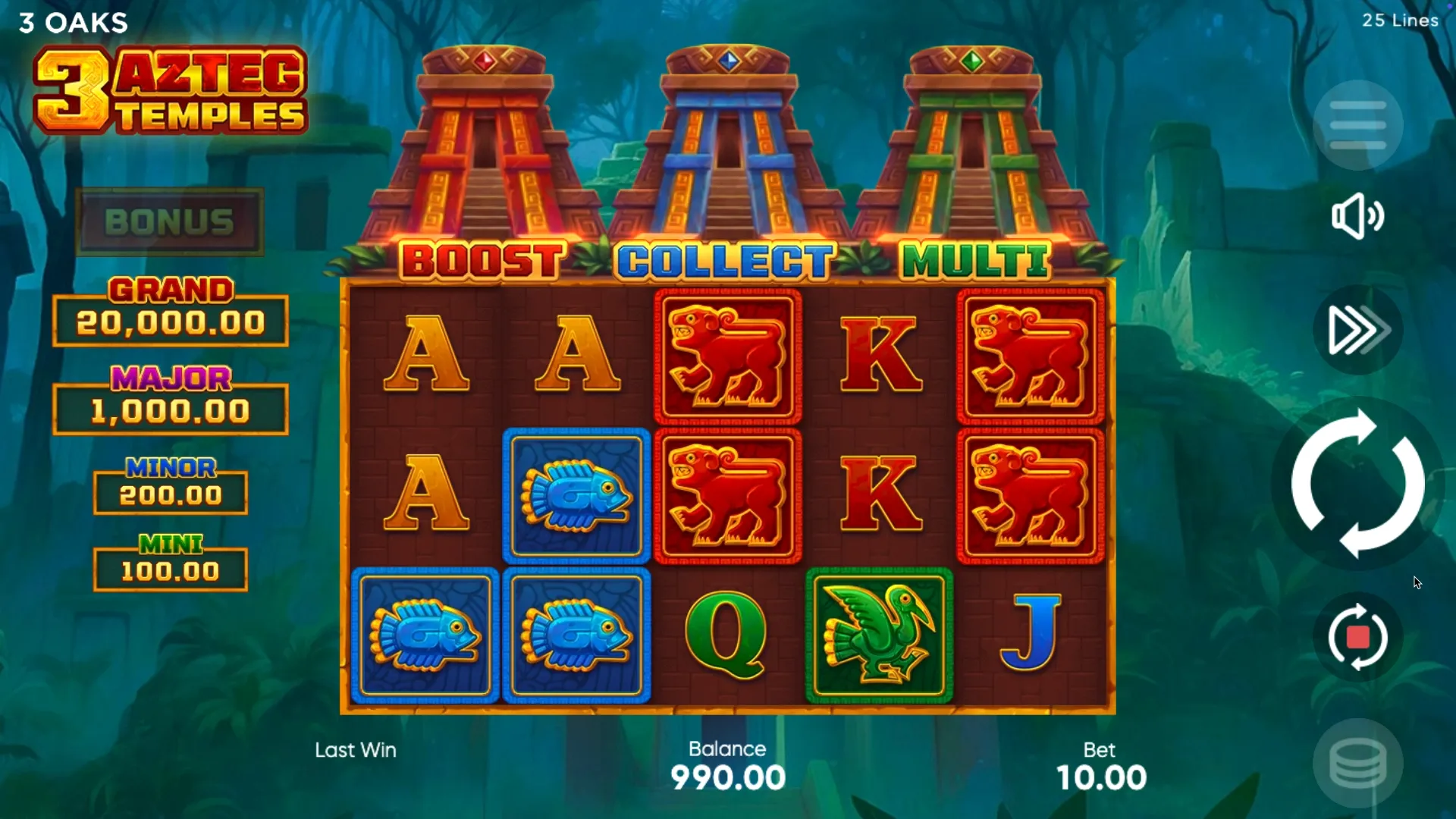Screen dimensions: 1456x819
Task: Open bet settings via coin stack icon
Action: click(x=1357, y=764)
